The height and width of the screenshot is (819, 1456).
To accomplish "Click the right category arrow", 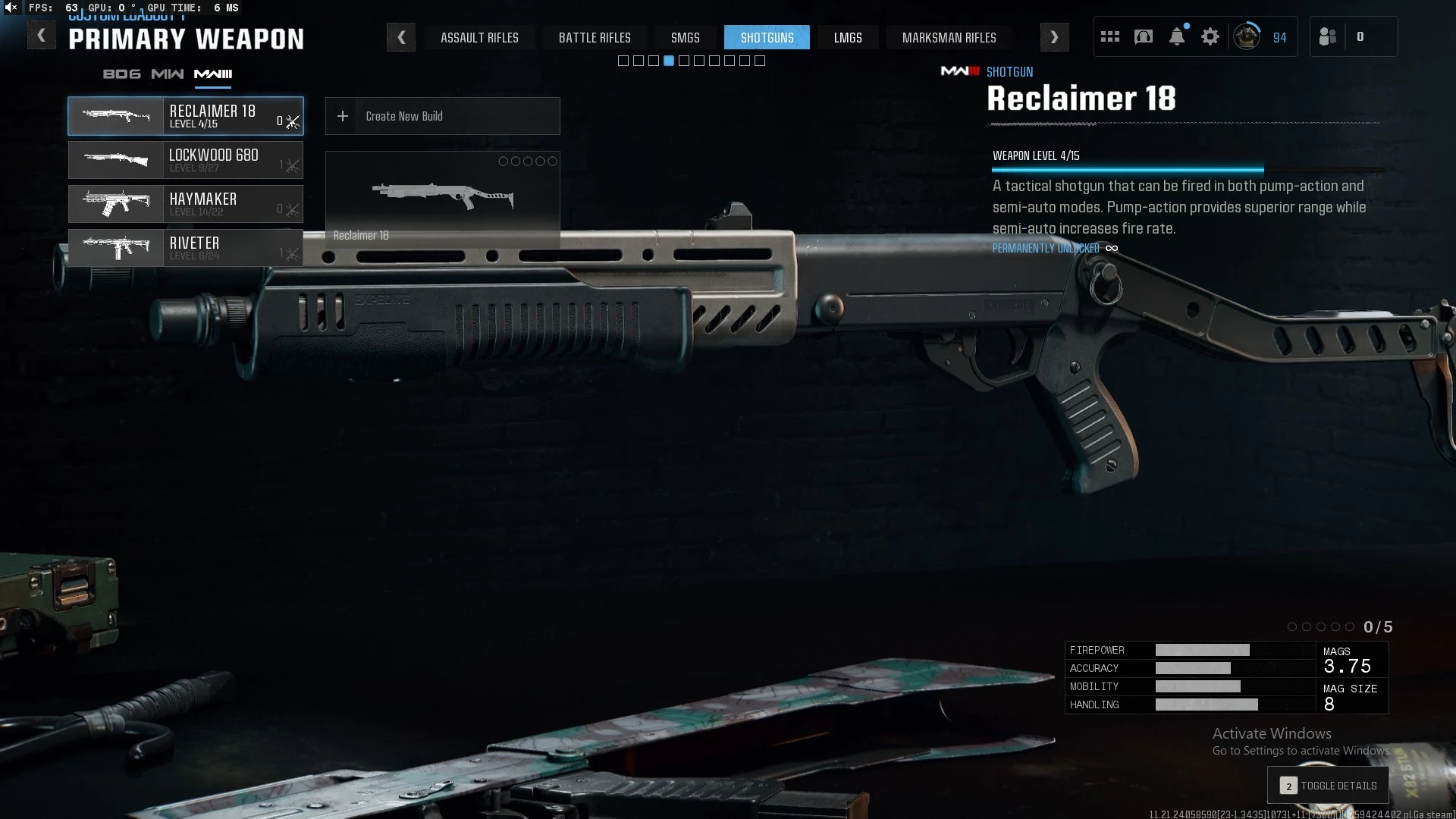I will click(x=1054, y=37).
